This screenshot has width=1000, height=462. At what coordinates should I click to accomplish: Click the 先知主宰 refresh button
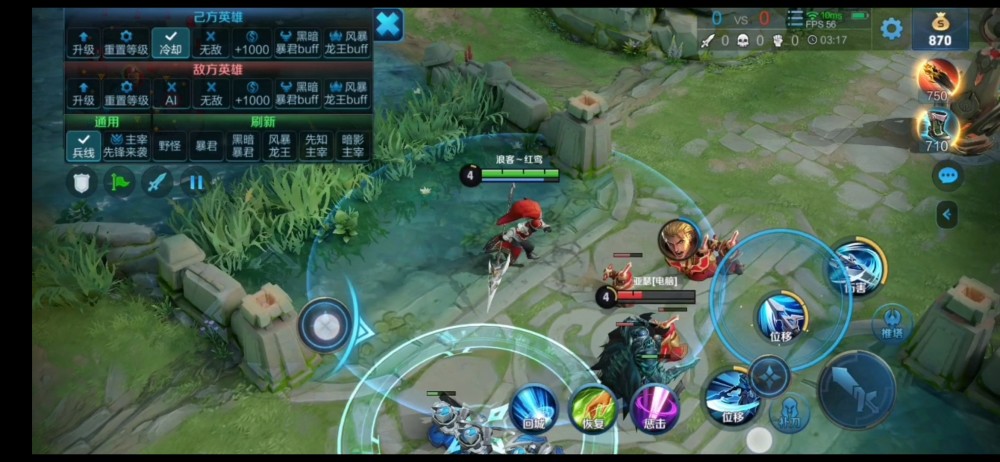tap(315, 146)
